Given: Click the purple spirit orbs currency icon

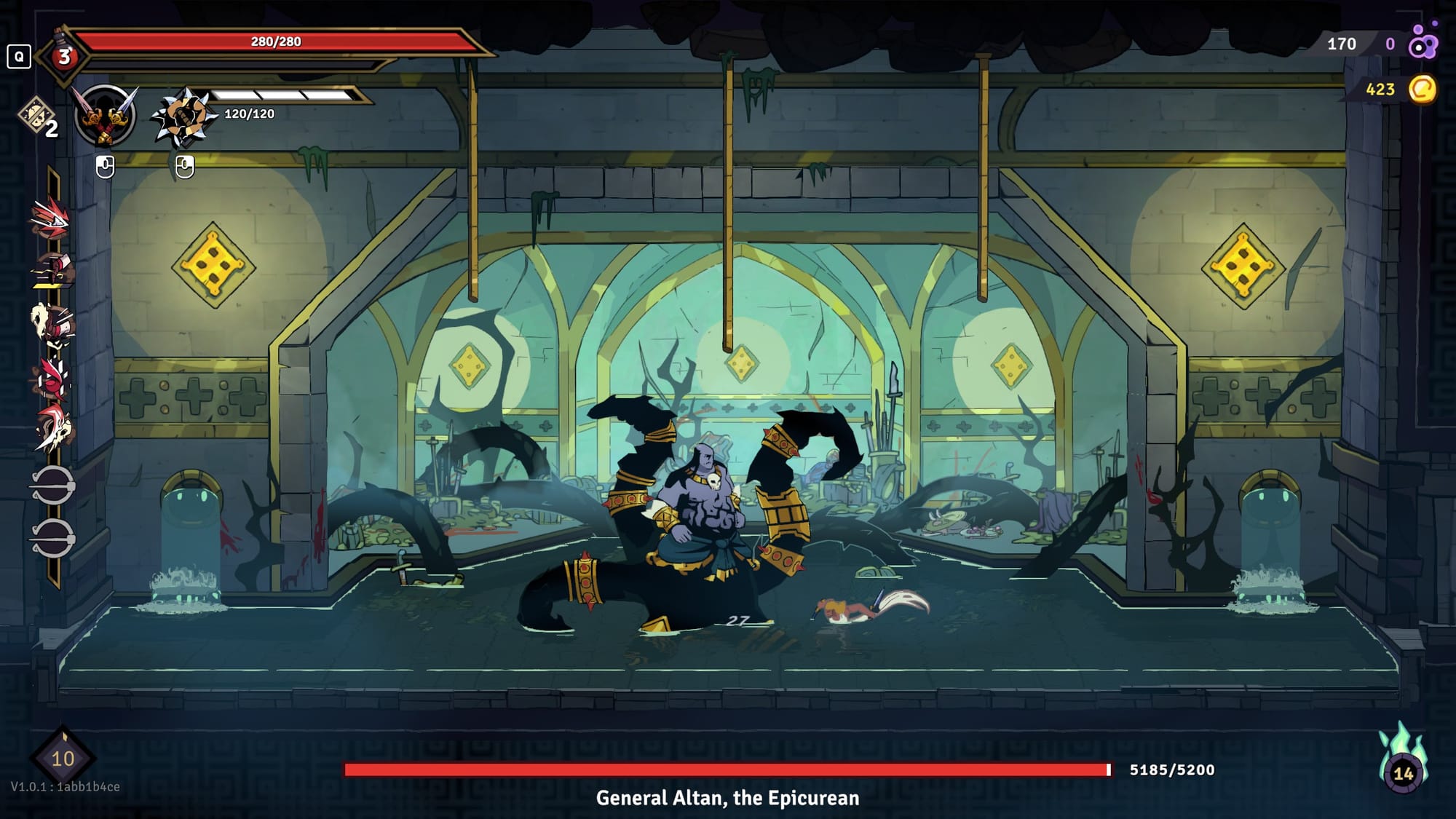Looking at the screenshot, I should pyautogui.click(x=1423, y=42).
